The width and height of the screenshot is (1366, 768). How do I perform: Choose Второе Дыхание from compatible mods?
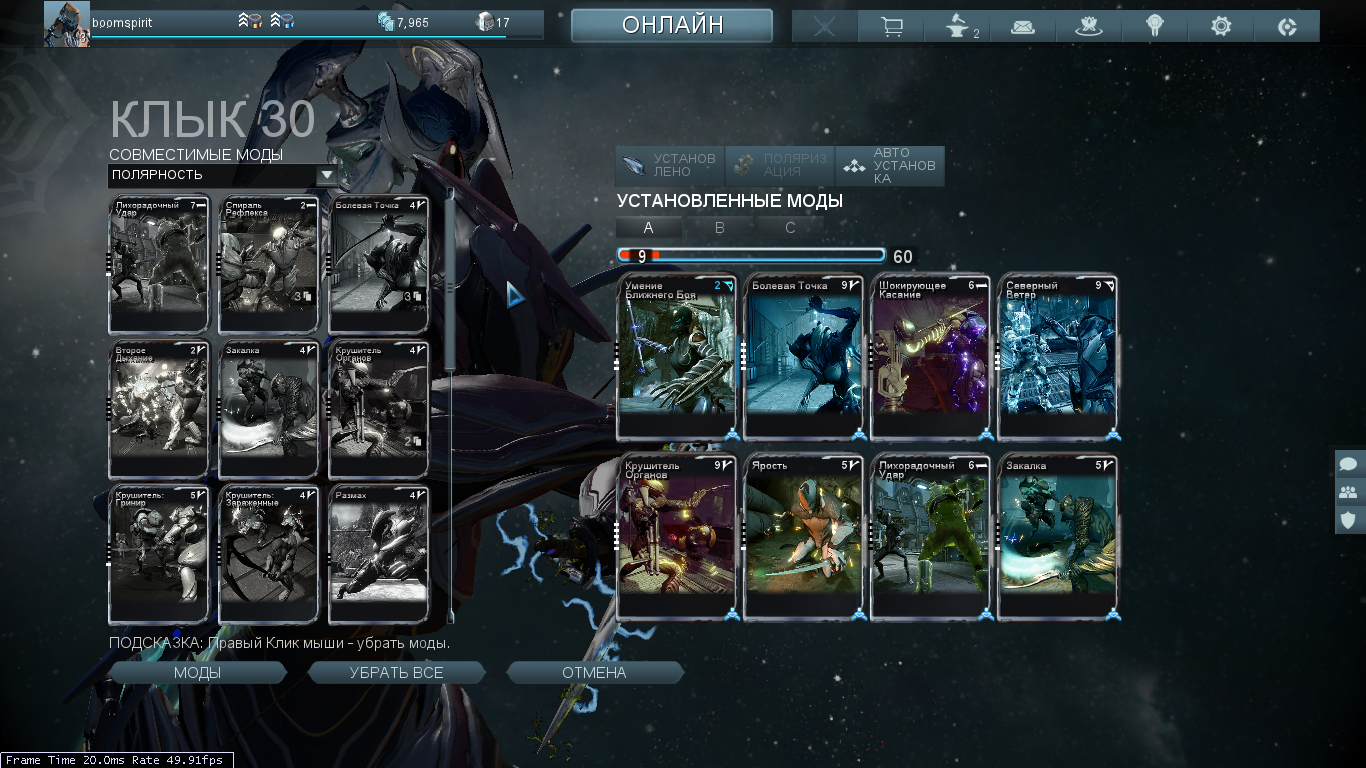pos(158,408)
